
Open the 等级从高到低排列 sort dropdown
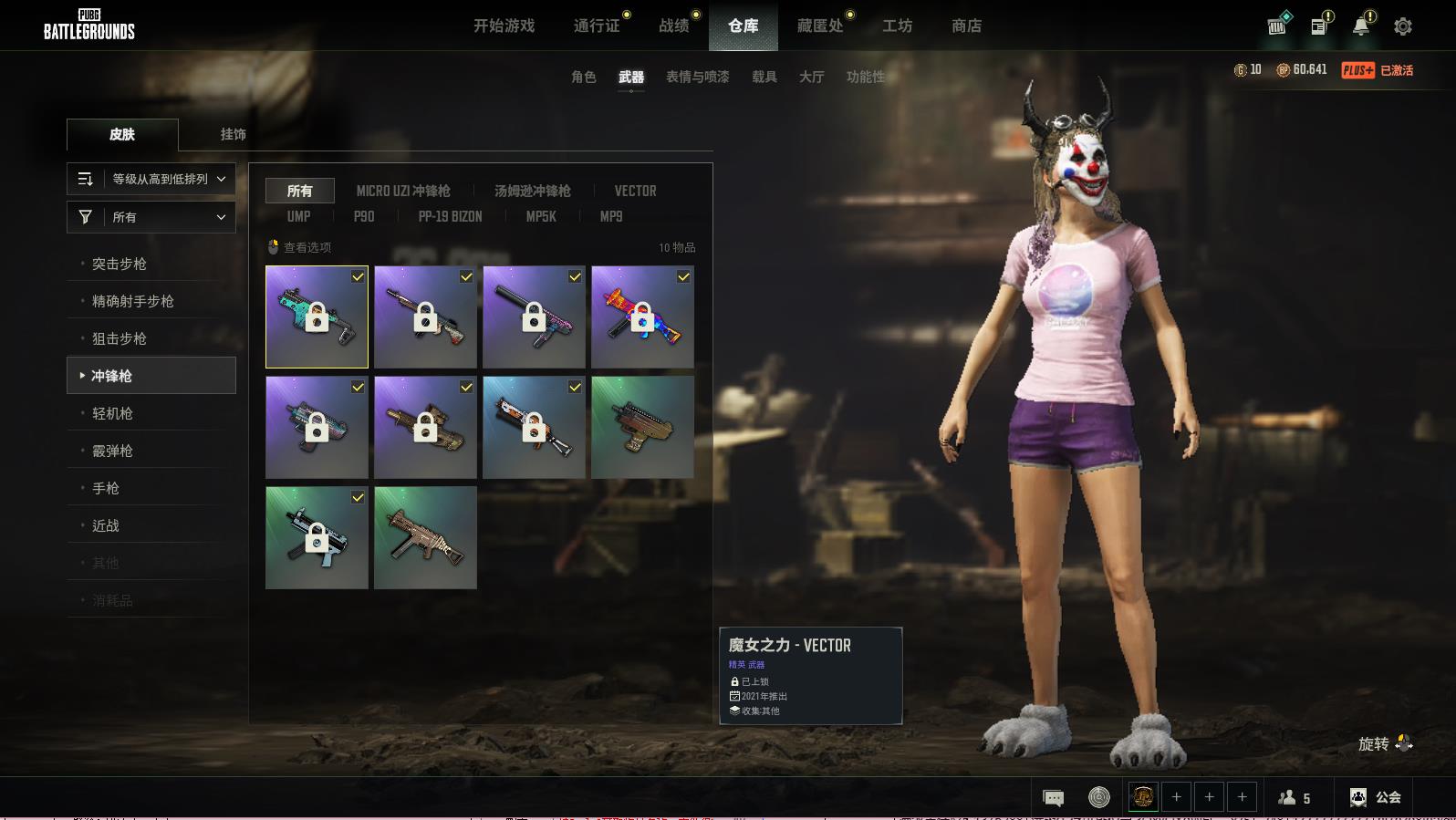(151, 179)
